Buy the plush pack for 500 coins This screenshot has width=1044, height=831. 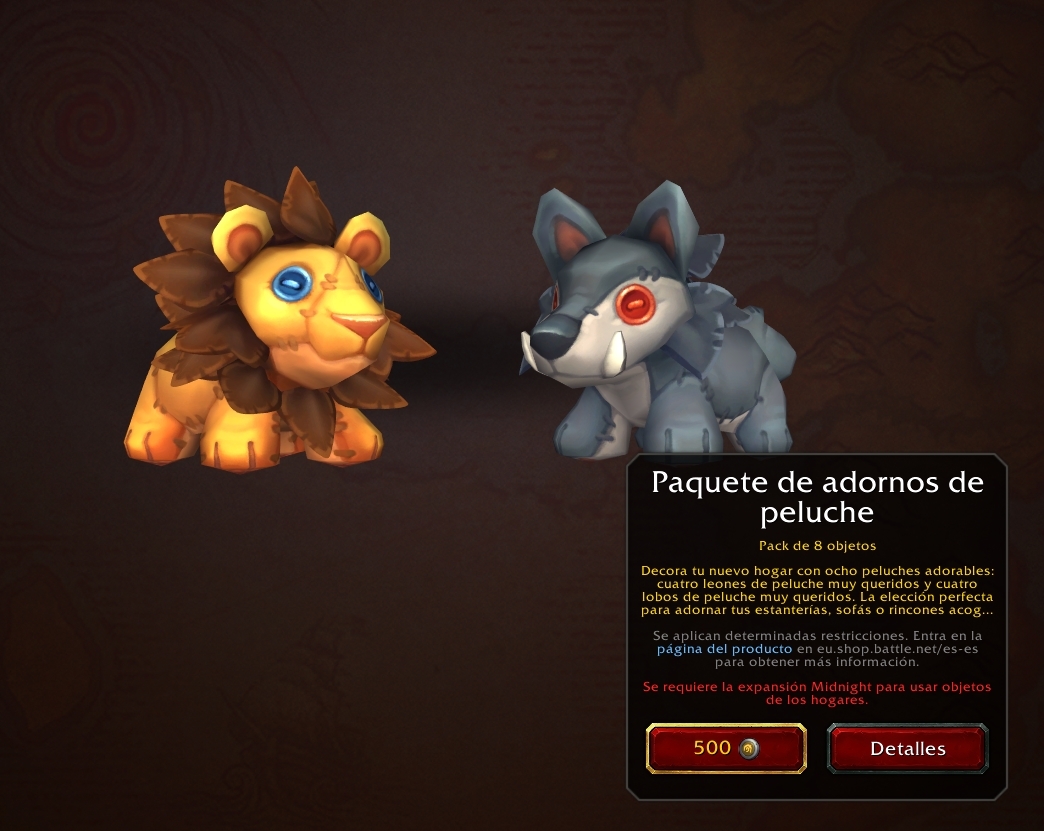click(x=726, y=748)
